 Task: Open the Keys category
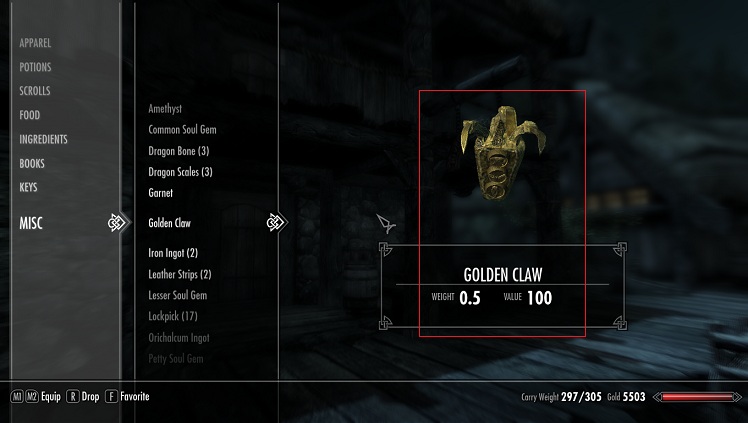29,187
